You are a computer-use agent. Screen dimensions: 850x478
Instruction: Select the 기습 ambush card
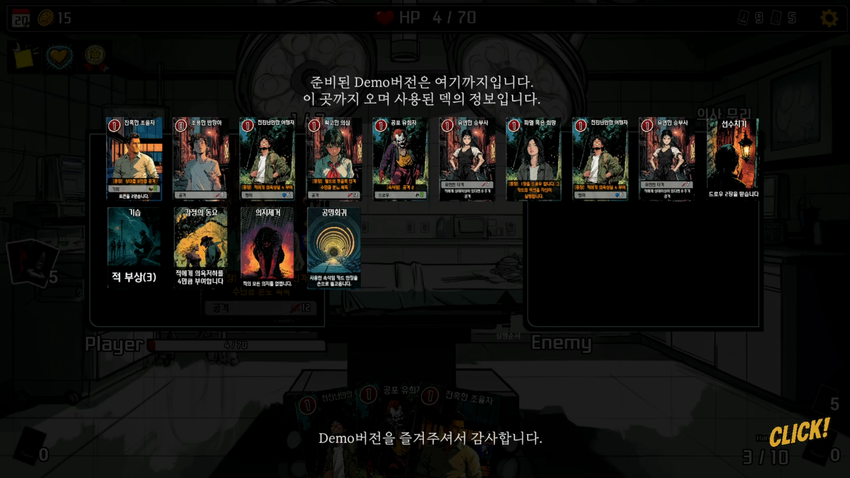(x=134, y=247)
